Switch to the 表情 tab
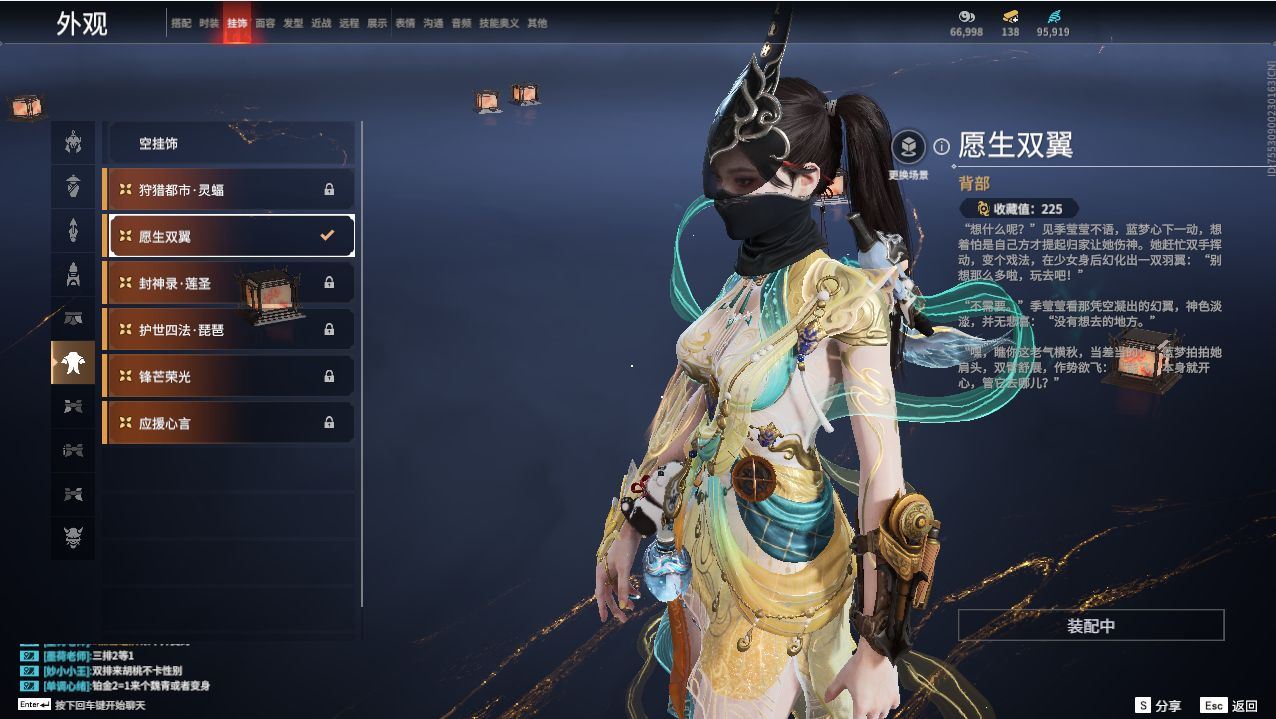1276x719 pixels. coord(405,23)
